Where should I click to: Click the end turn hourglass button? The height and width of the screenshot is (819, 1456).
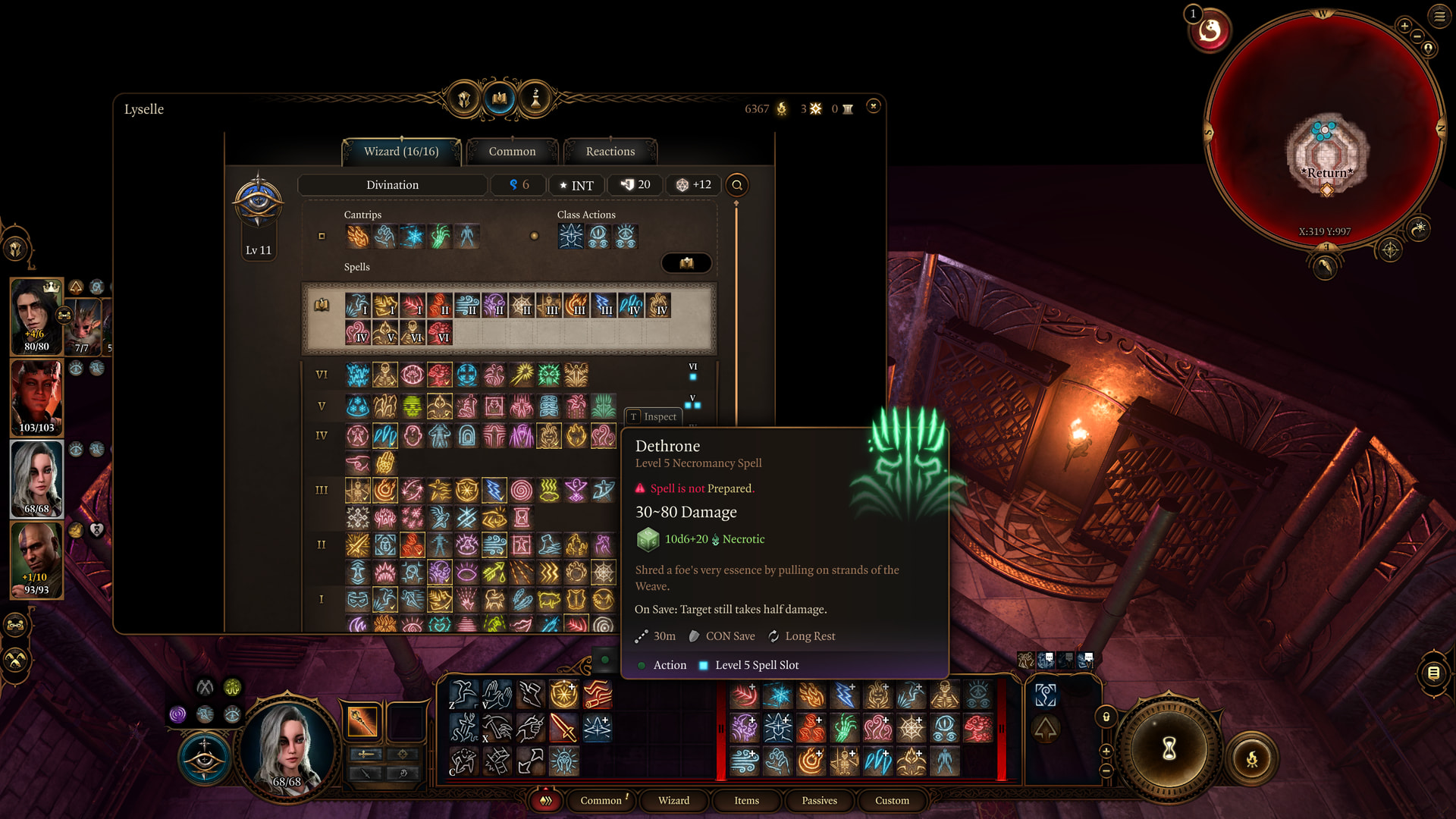(x=1169, y=748)
